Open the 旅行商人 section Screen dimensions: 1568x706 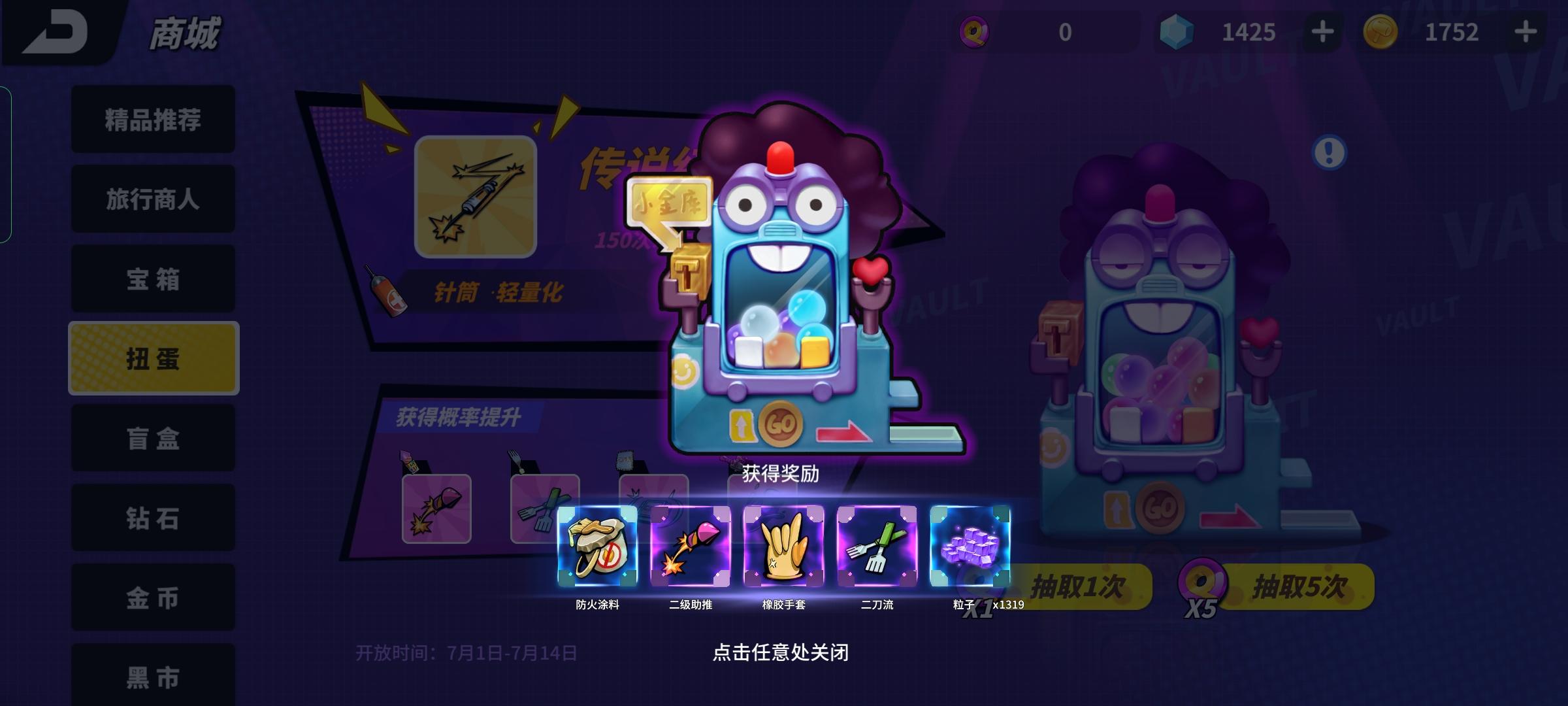[152, 199]
